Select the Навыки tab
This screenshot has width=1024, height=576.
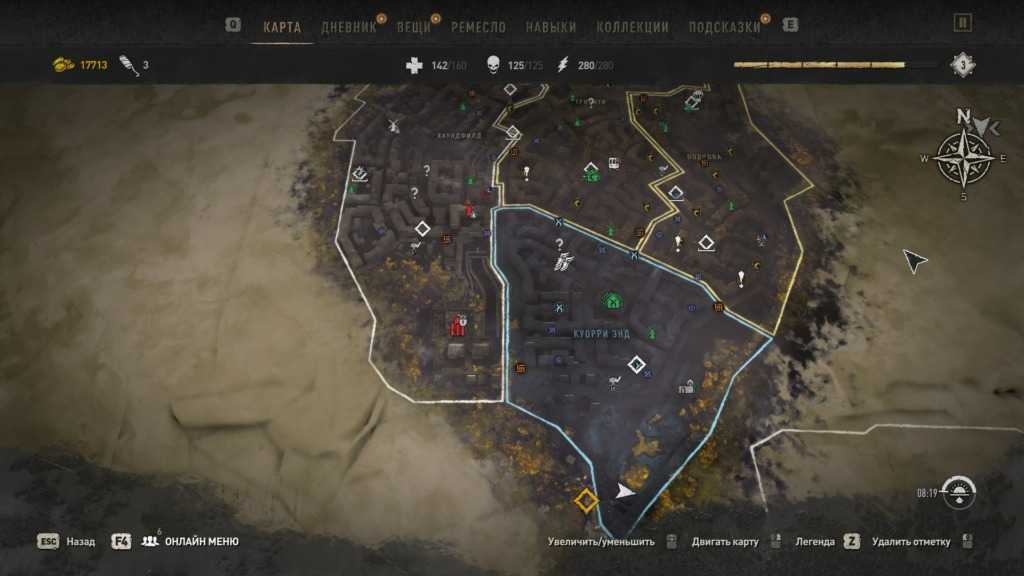(x=550, y=27)
